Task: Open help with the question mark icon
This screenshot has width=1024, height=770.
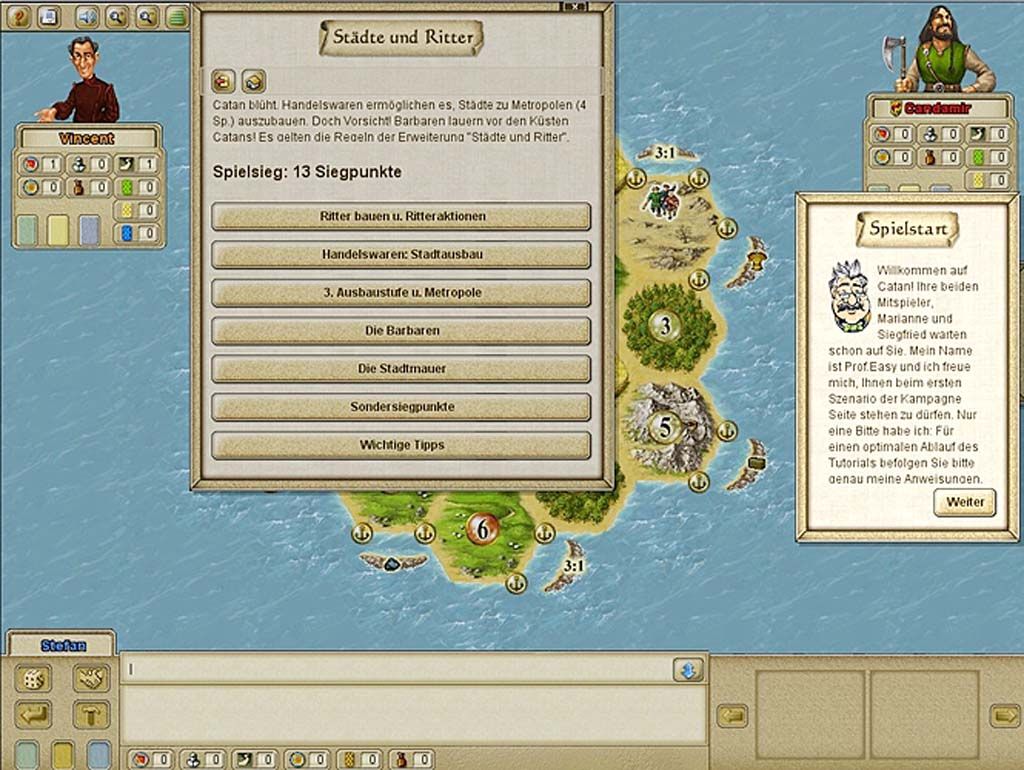Action: 19,16
